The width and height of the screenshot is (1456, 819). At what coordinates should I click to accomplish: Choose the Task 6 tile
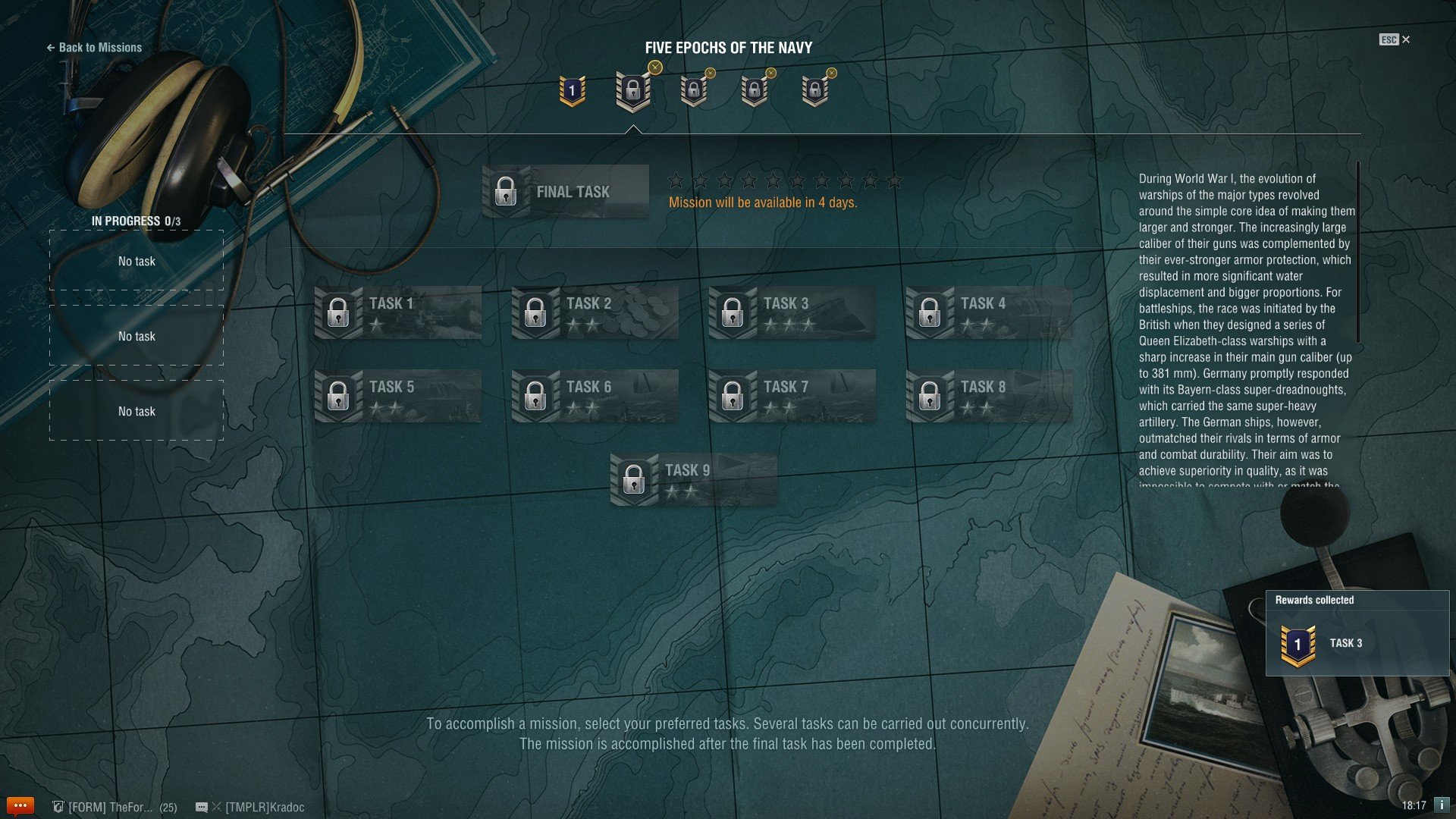pyautogui.click(x=595, y=396)
